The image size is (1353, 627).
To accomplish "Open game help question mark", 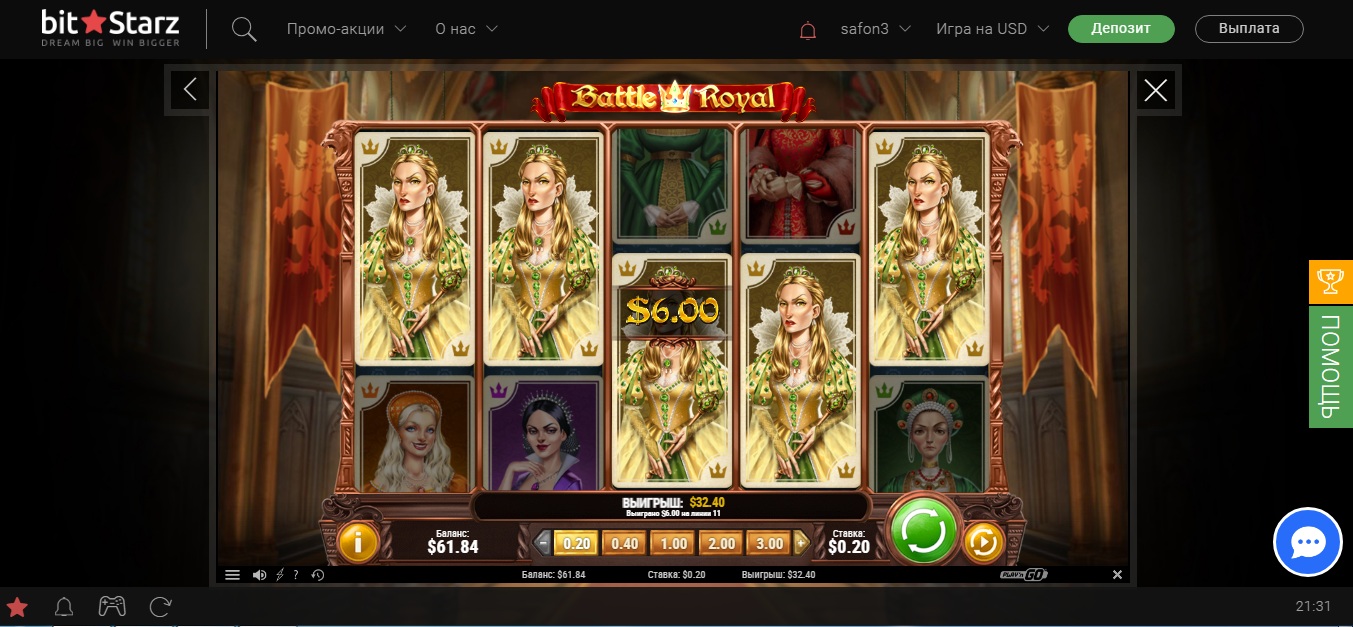I will tap(296, 575).
